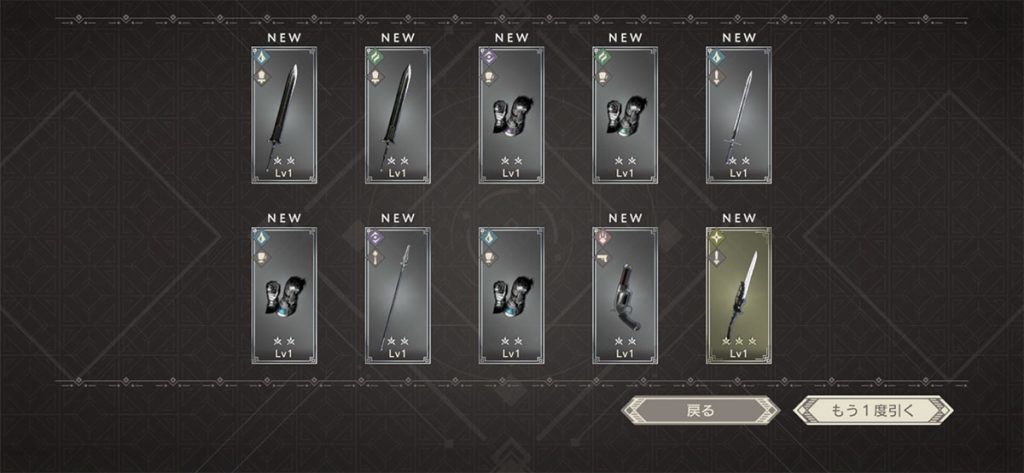The image size is (1024, 473).
Task: View the dark-element spear card
Action: [x=398, y=295]
